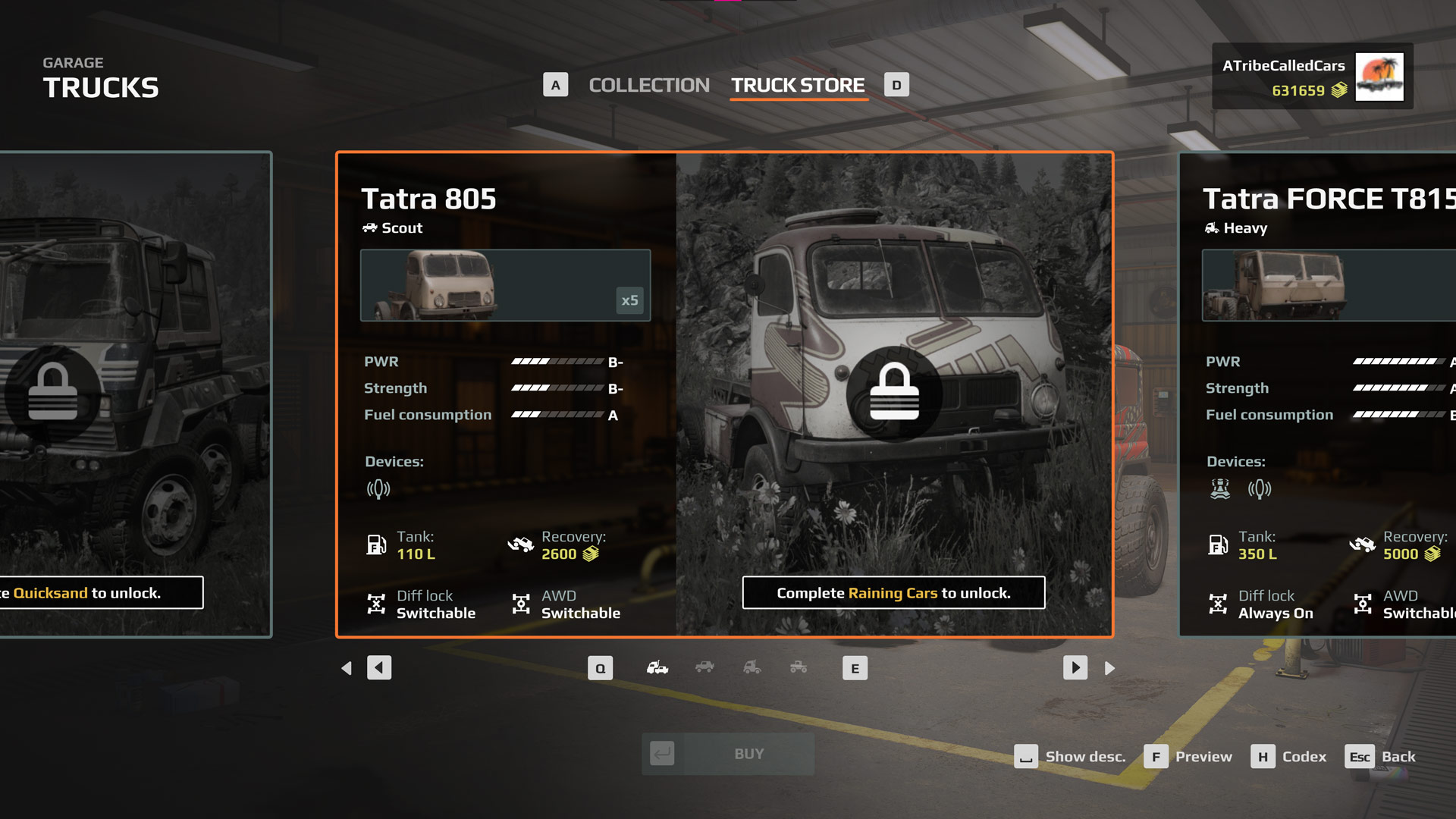Click the padlock on the Tatra 805 image
The image size is (1456, 819).
pyautogui.click(x=894, y=393)
